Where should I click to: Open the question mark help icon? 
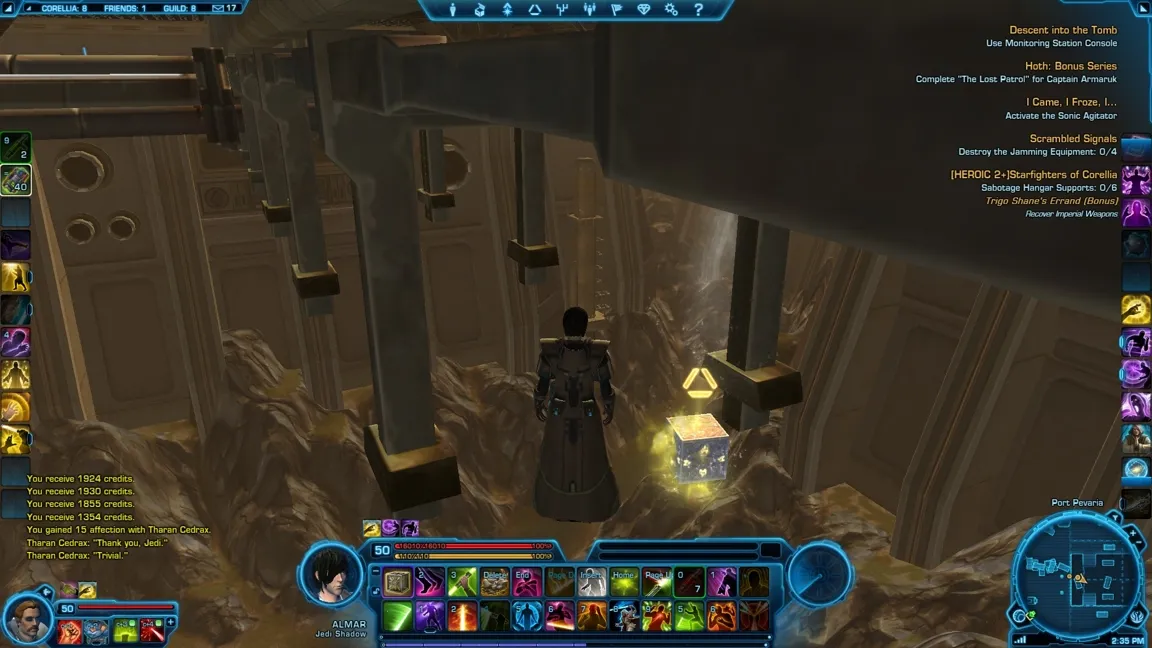point(698,10)
